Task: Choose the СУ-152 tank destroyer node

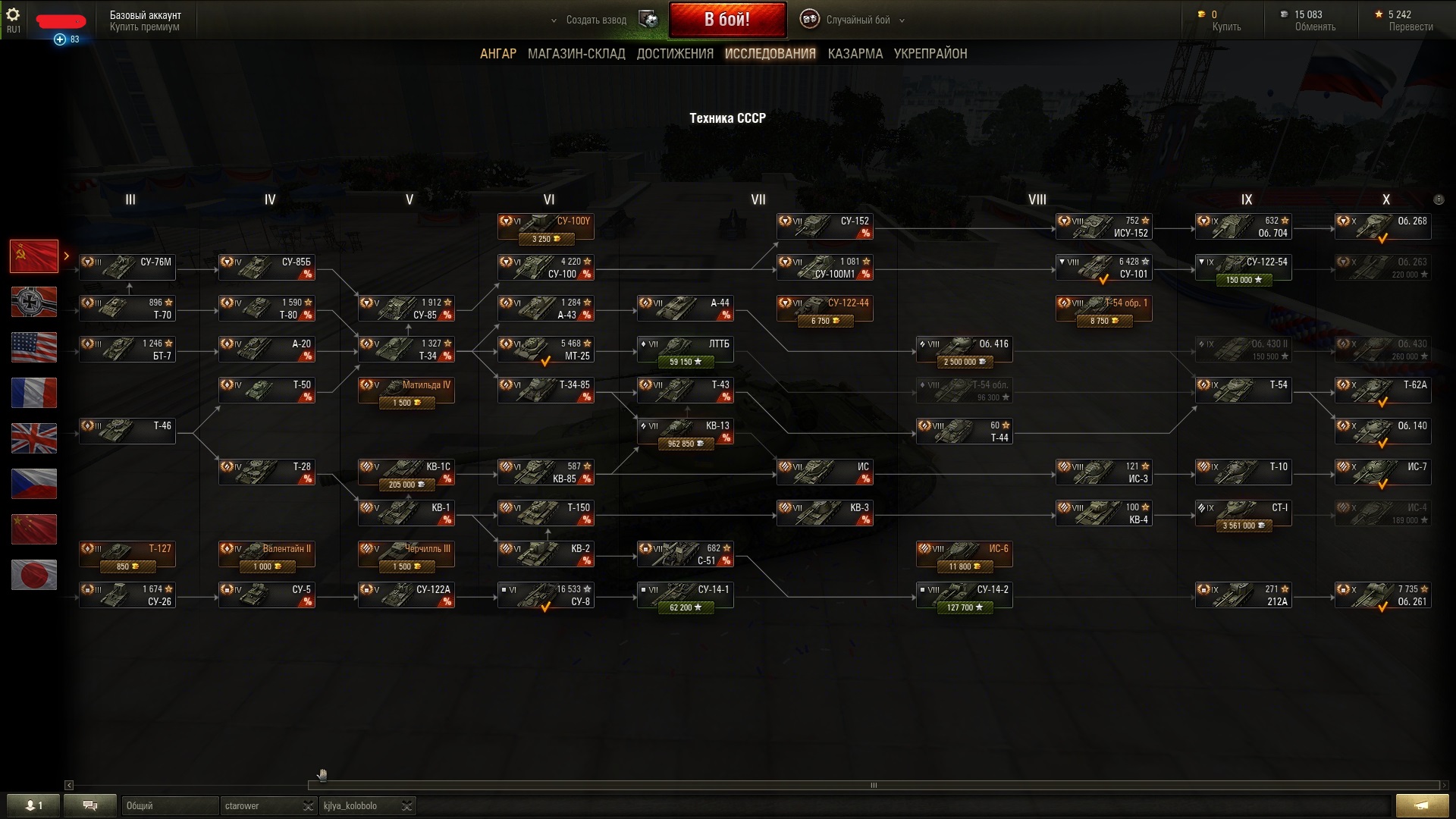Action: (x=824, y=227)
